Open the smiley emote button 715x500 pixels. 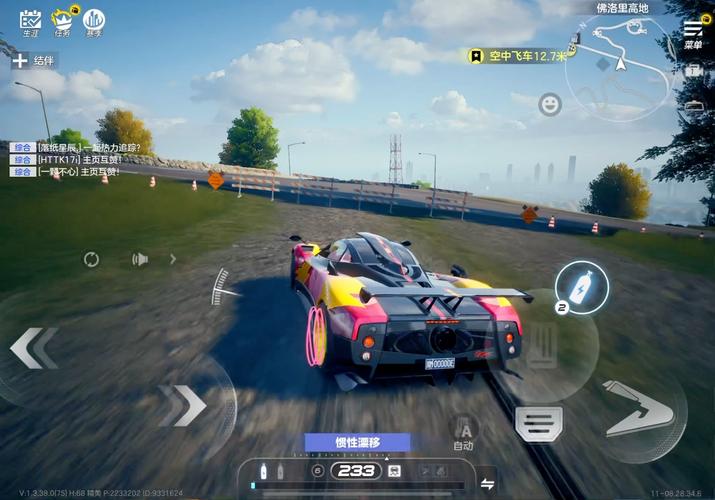(x=549, y=104)
